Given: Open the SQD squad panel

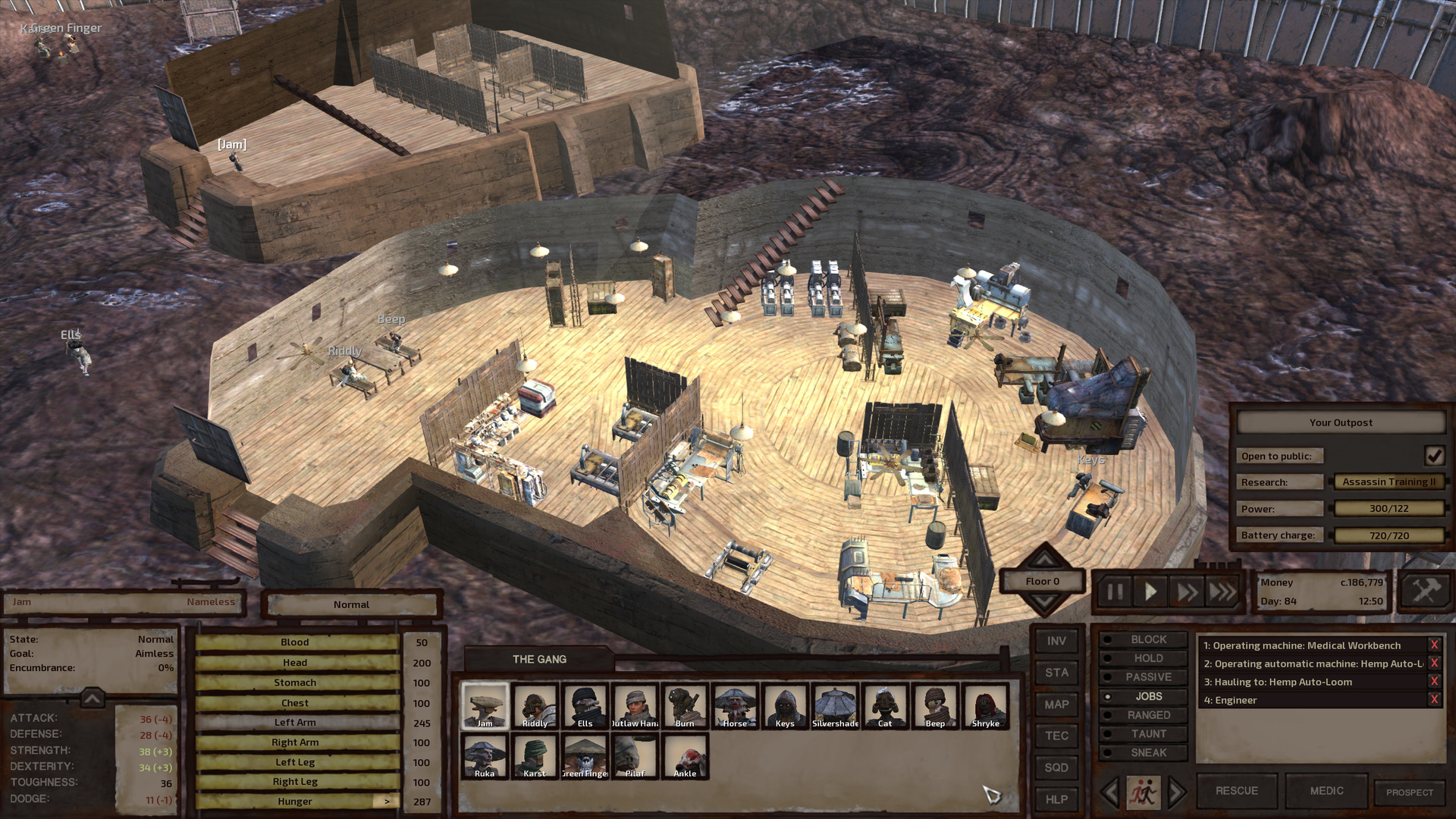Looking at the screenshot, I should (1056, 767).
